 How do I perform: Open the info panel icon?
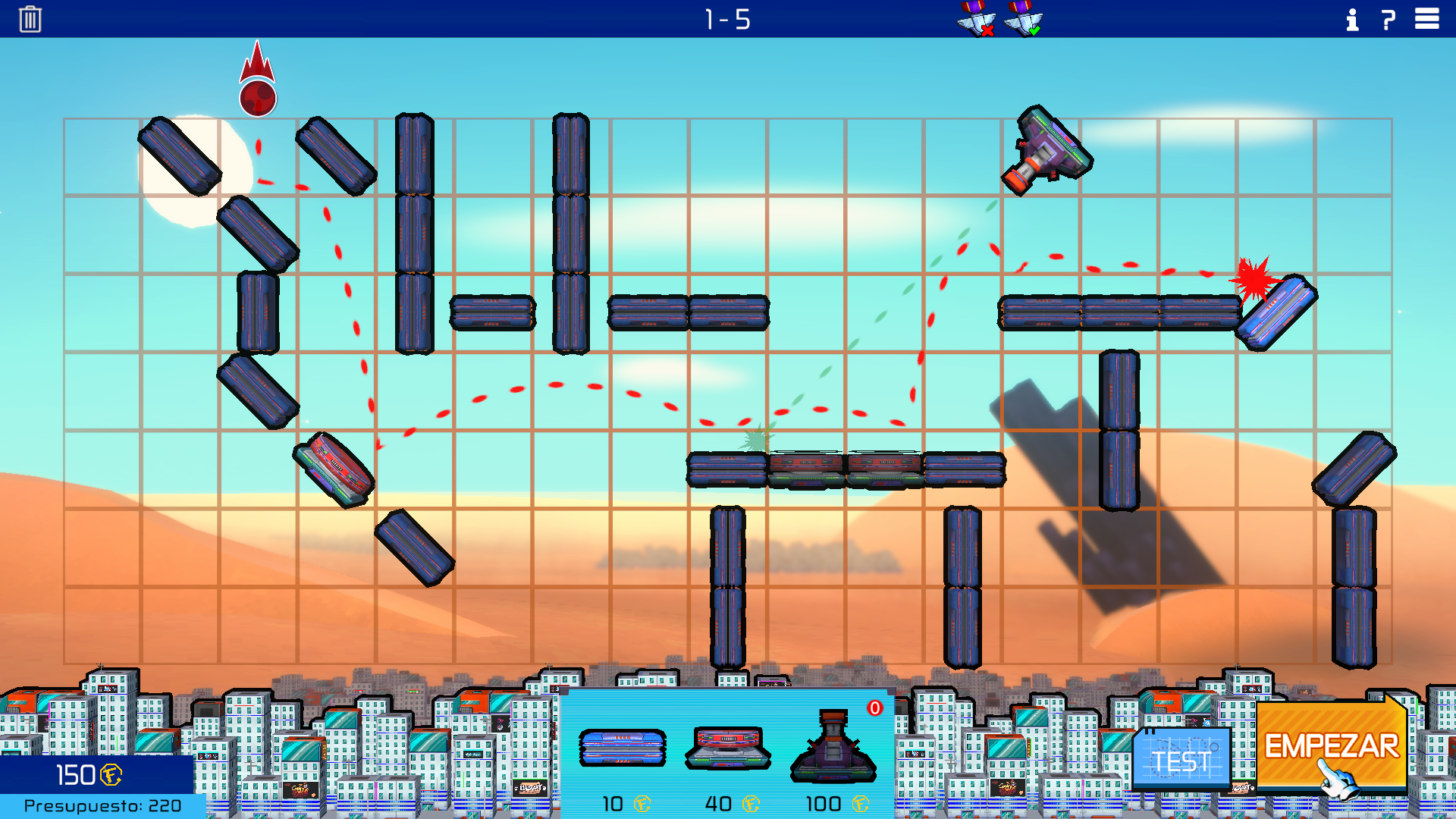pyautogui.click(x=1352, y=20)
